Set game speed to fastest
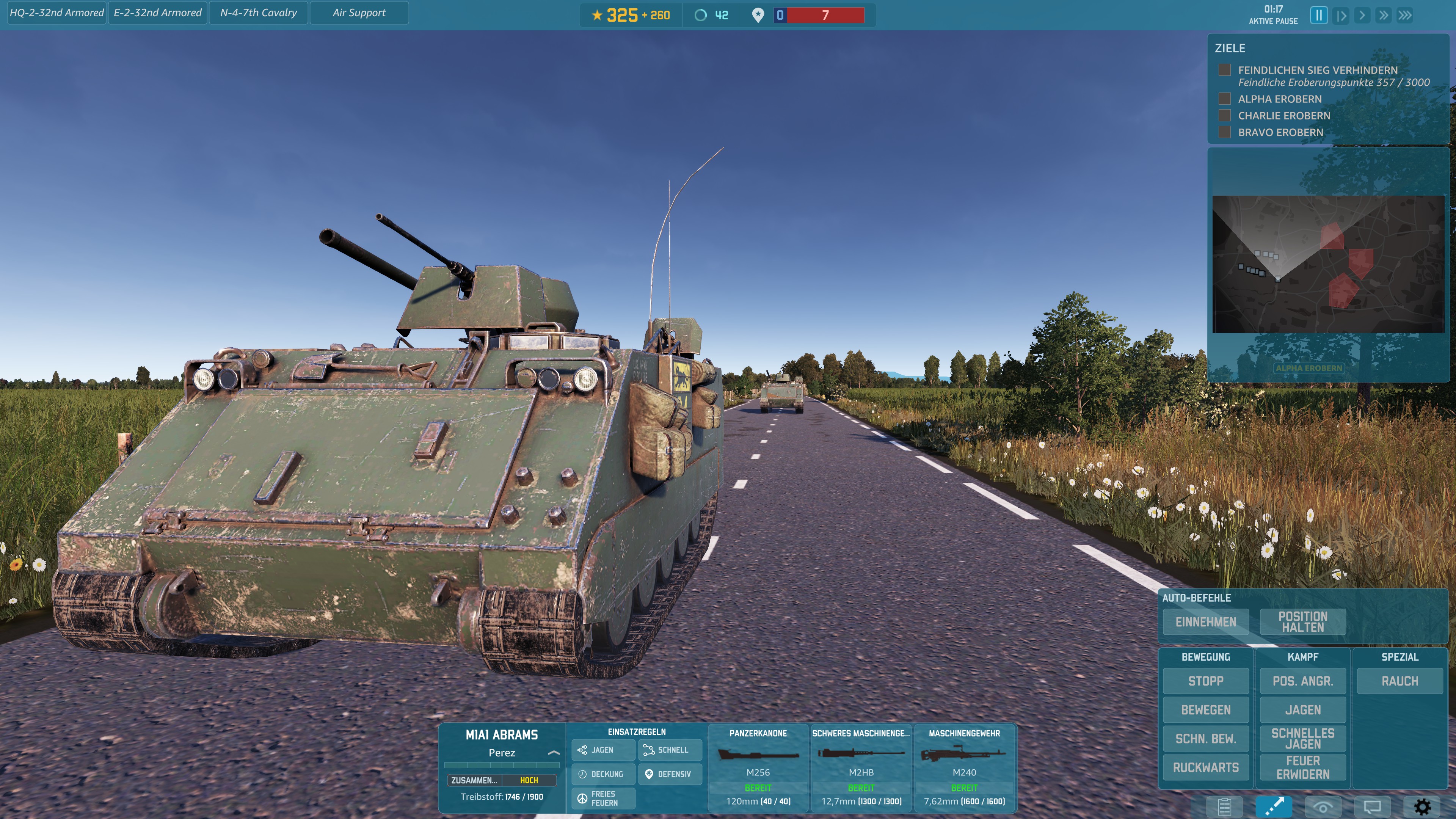 (x=1405, y=15)
